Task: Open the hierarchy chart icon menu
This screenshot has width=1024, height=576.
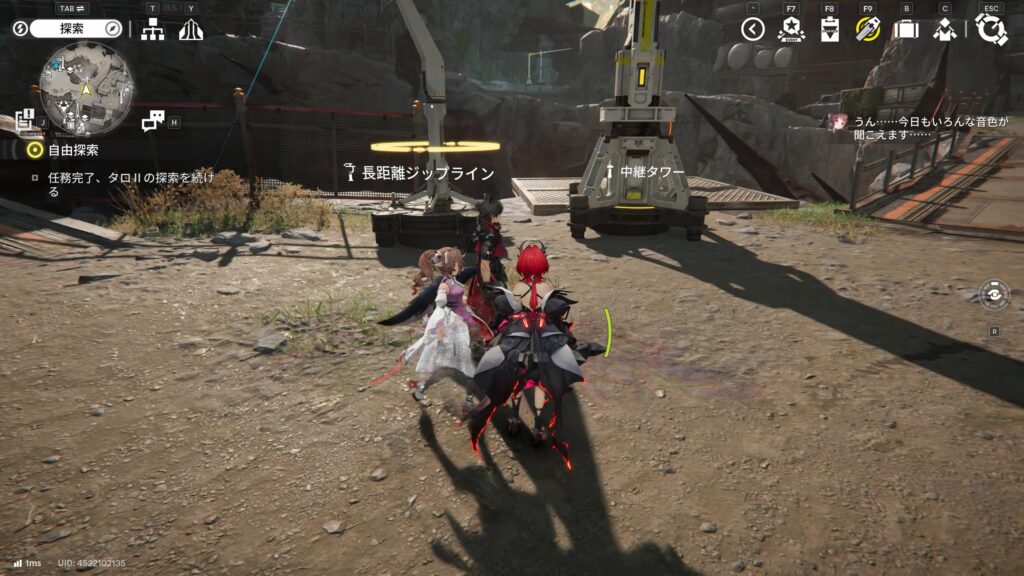Action: click(152, 30)
